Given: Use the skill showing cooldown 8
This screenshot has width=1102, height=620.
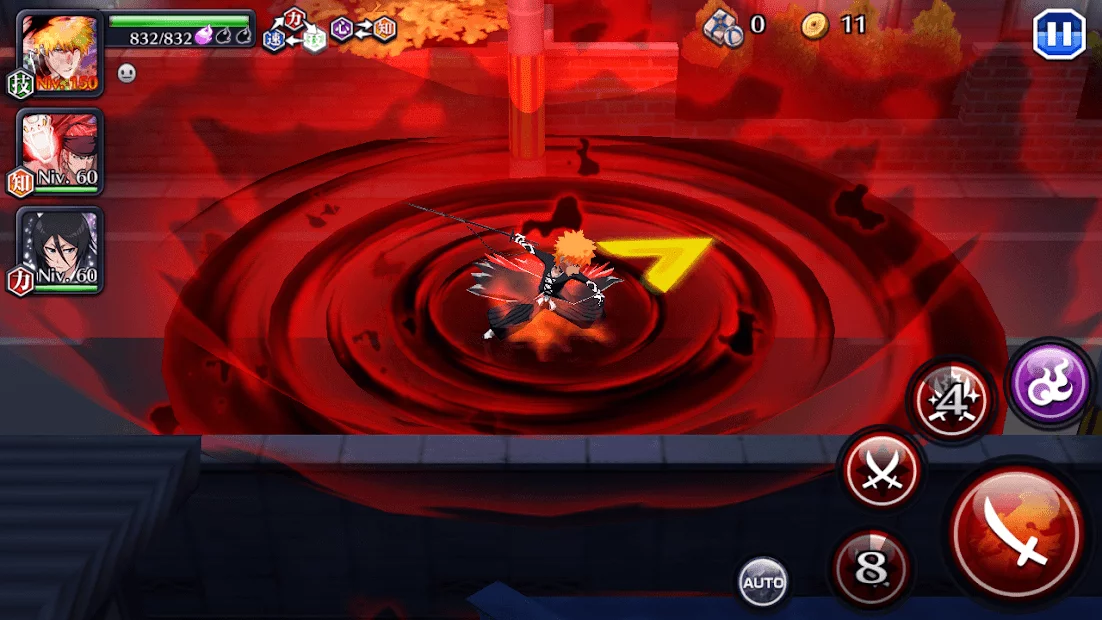Looking at the screenshot, I should pyautogui.click(x=870, y=570).
